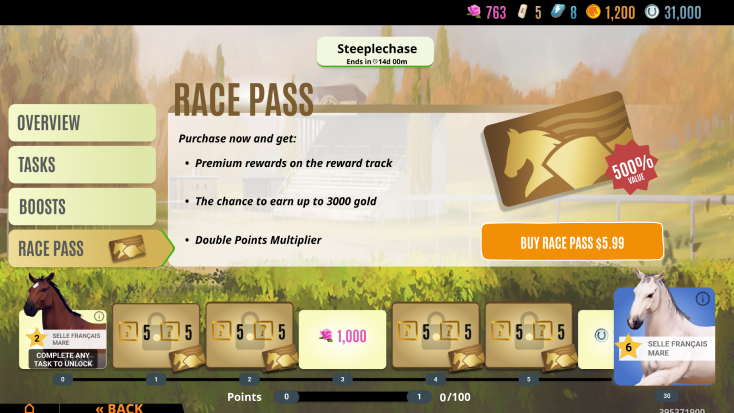Open the Overview tab
Screen dimensions: 734x413
pos(82,123)
